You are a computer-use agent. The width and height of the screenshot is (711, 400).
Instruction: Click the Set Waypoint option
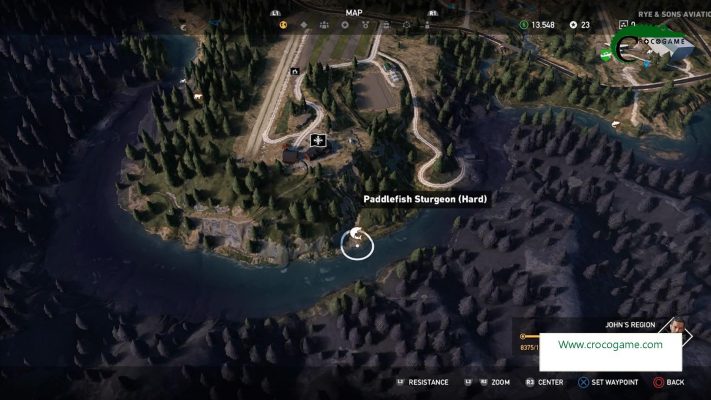[610, 382]
